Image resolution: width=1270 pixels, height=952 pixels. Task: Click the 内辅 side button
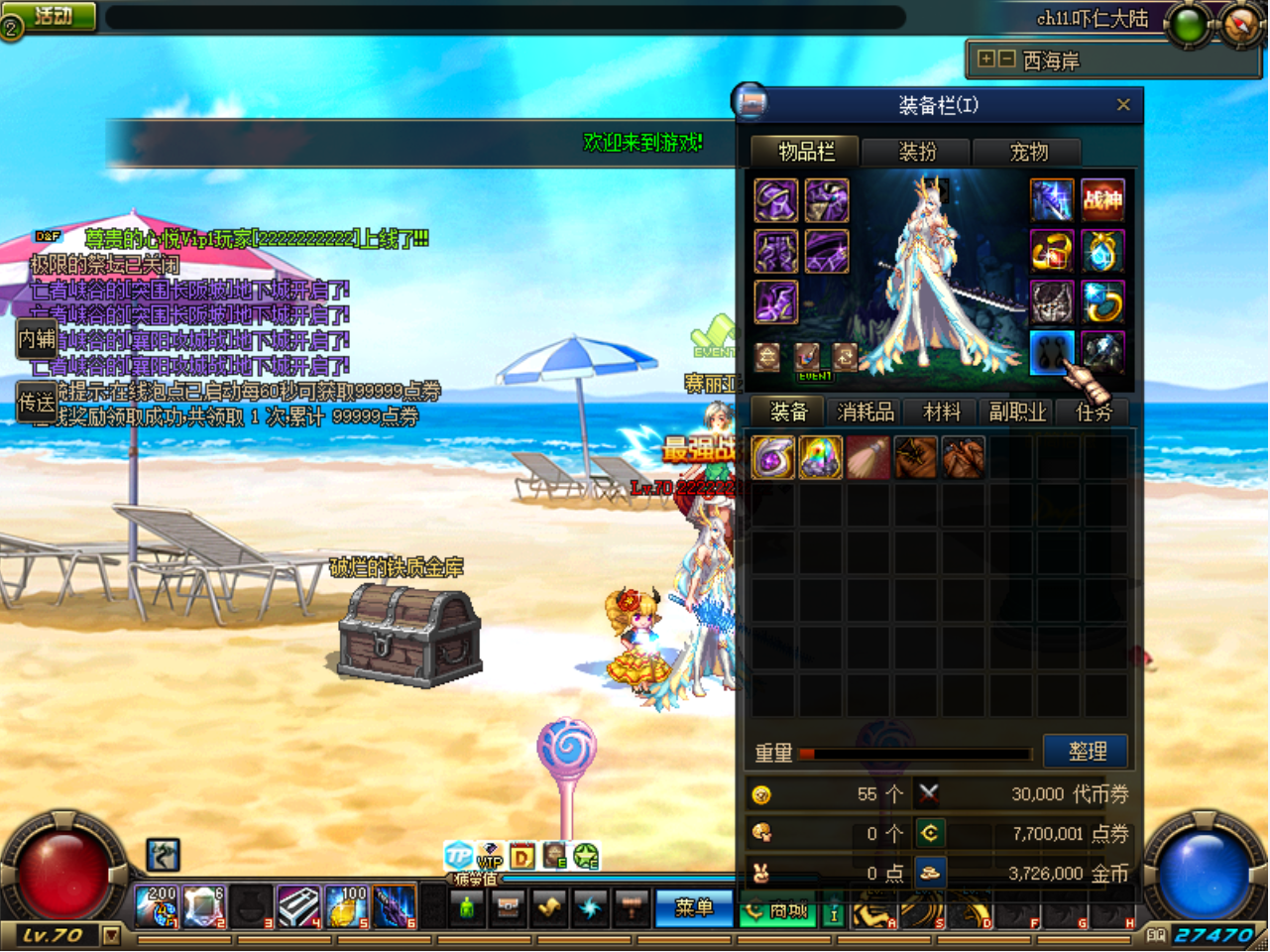[37, 339]
